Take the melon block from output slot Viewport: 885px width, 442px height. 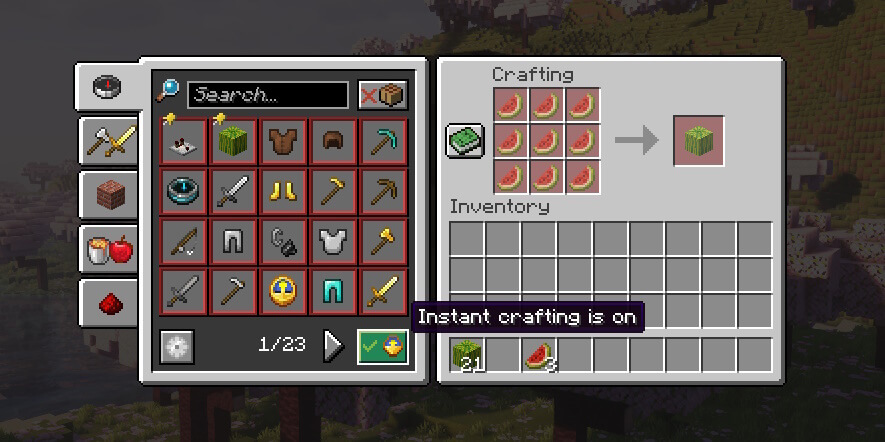699,141
